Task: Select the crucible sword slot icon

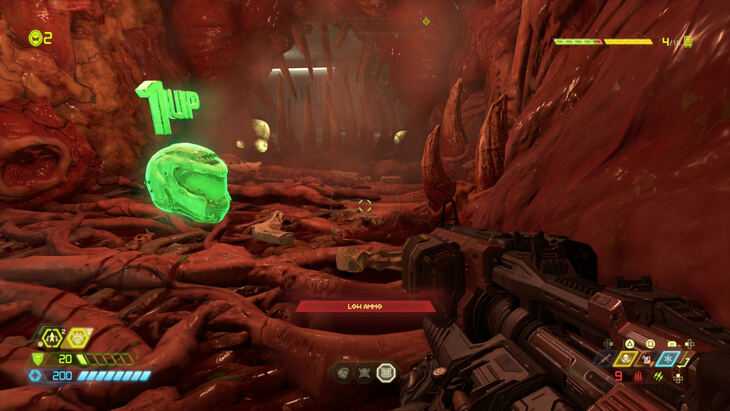Action: click(606, 358)
